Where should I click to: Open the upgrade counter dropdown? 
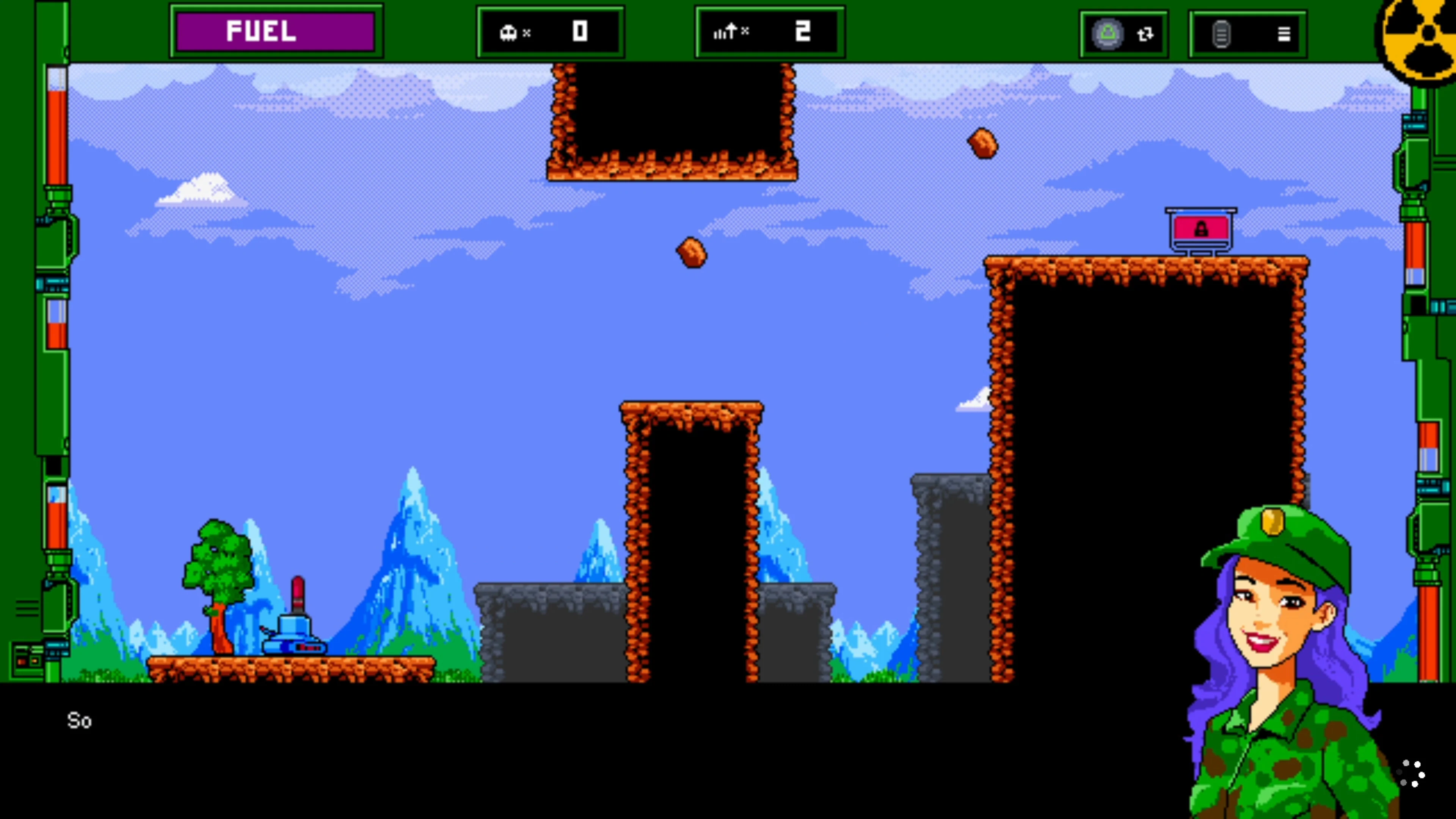pyautogui.click(x=769, y=32)
